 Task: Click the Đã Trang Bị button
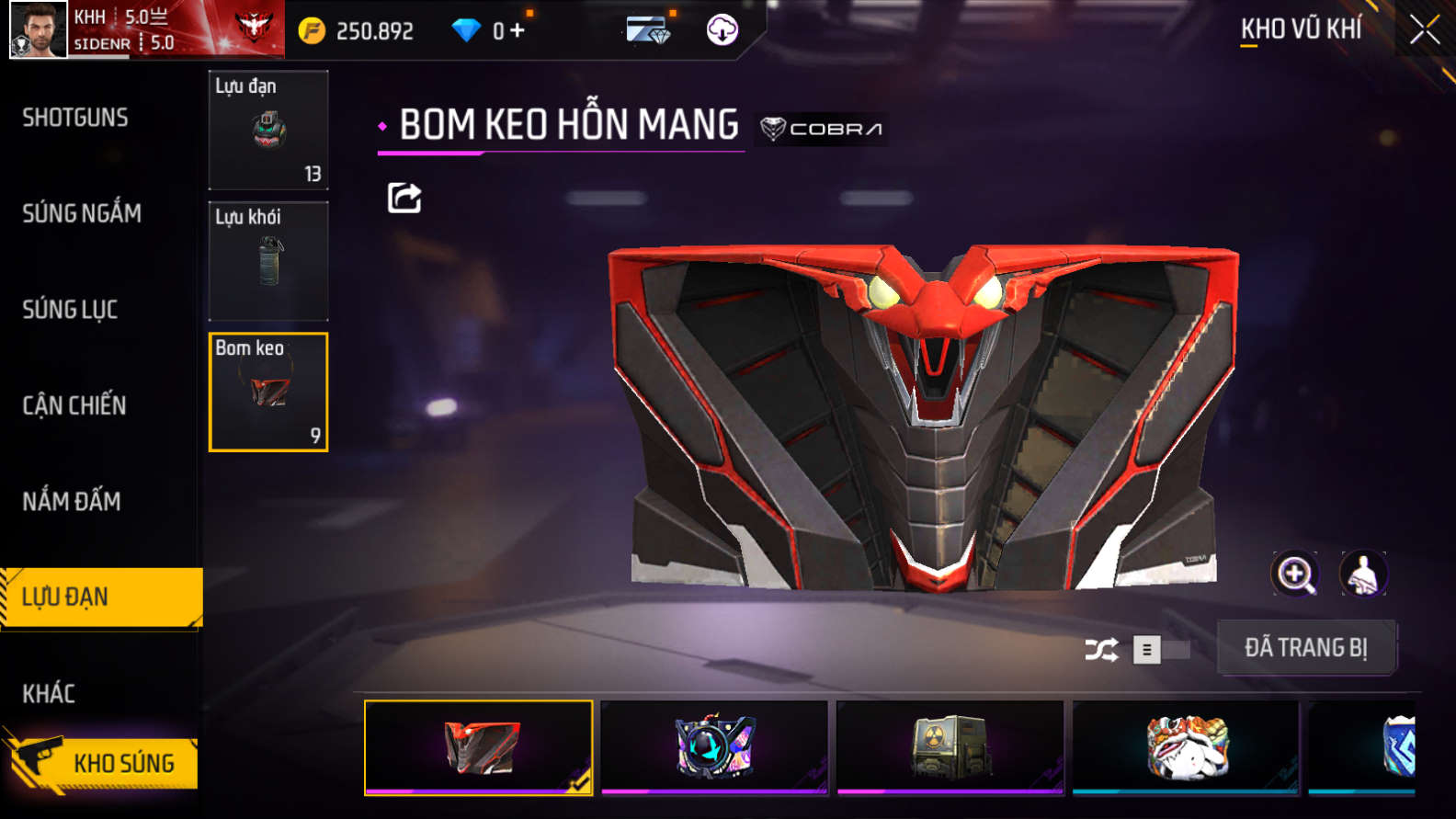point(1306,648)
